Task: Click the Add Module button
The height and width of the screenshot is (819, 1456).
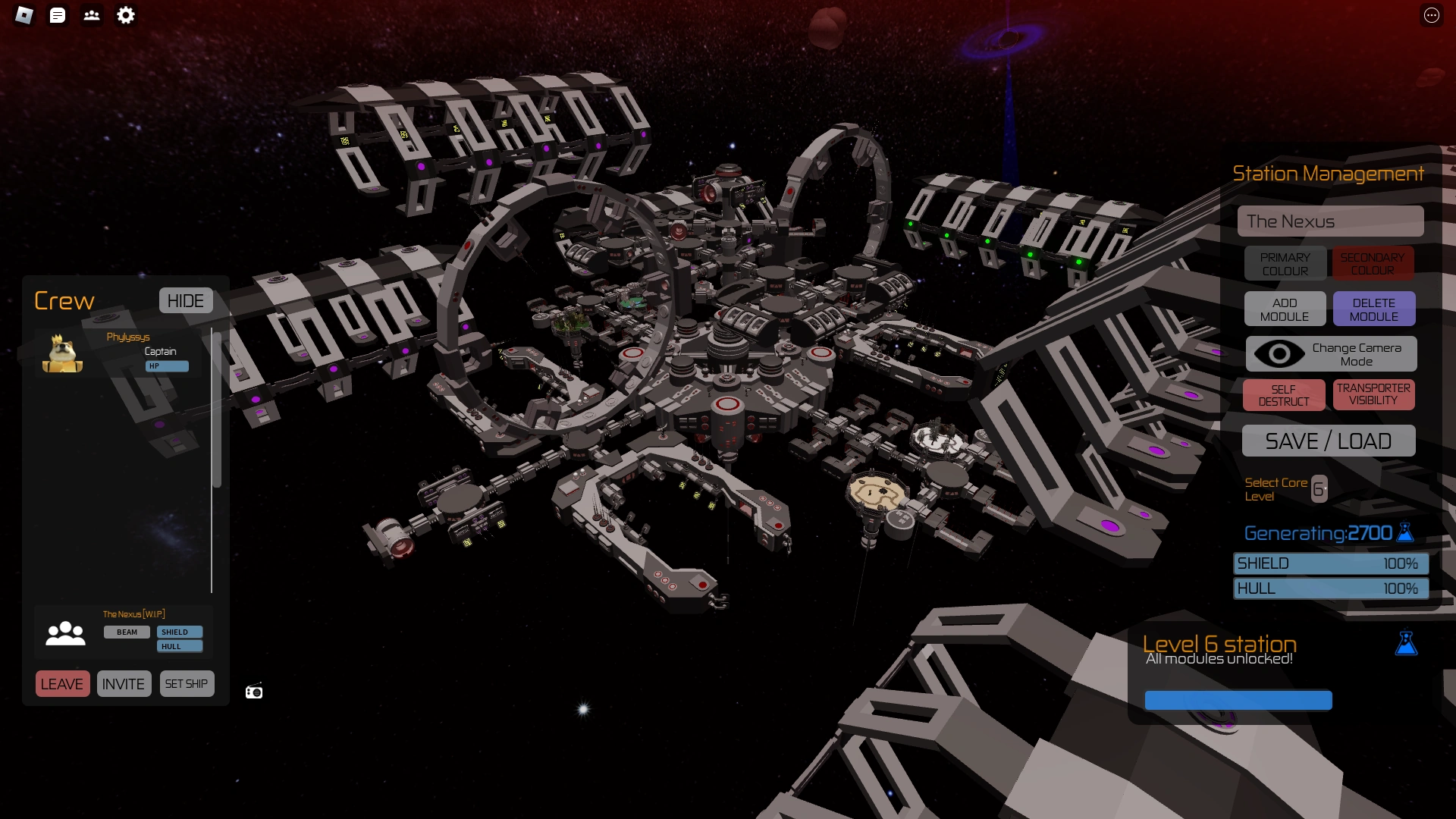Action: [1285, 309]
